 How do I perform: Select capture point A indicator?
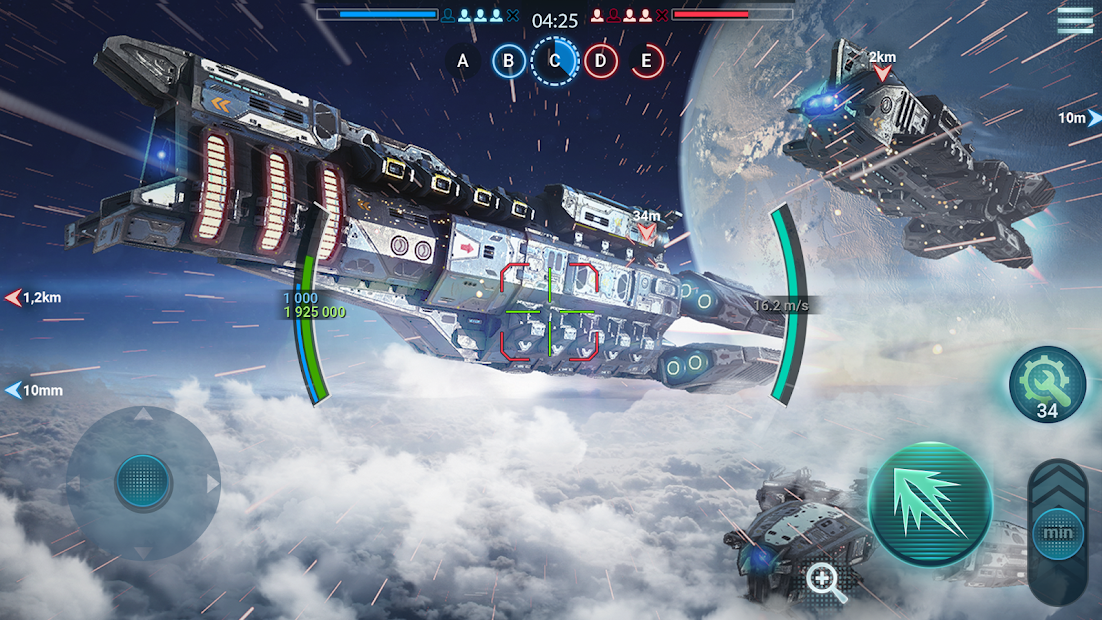point(463,62)
